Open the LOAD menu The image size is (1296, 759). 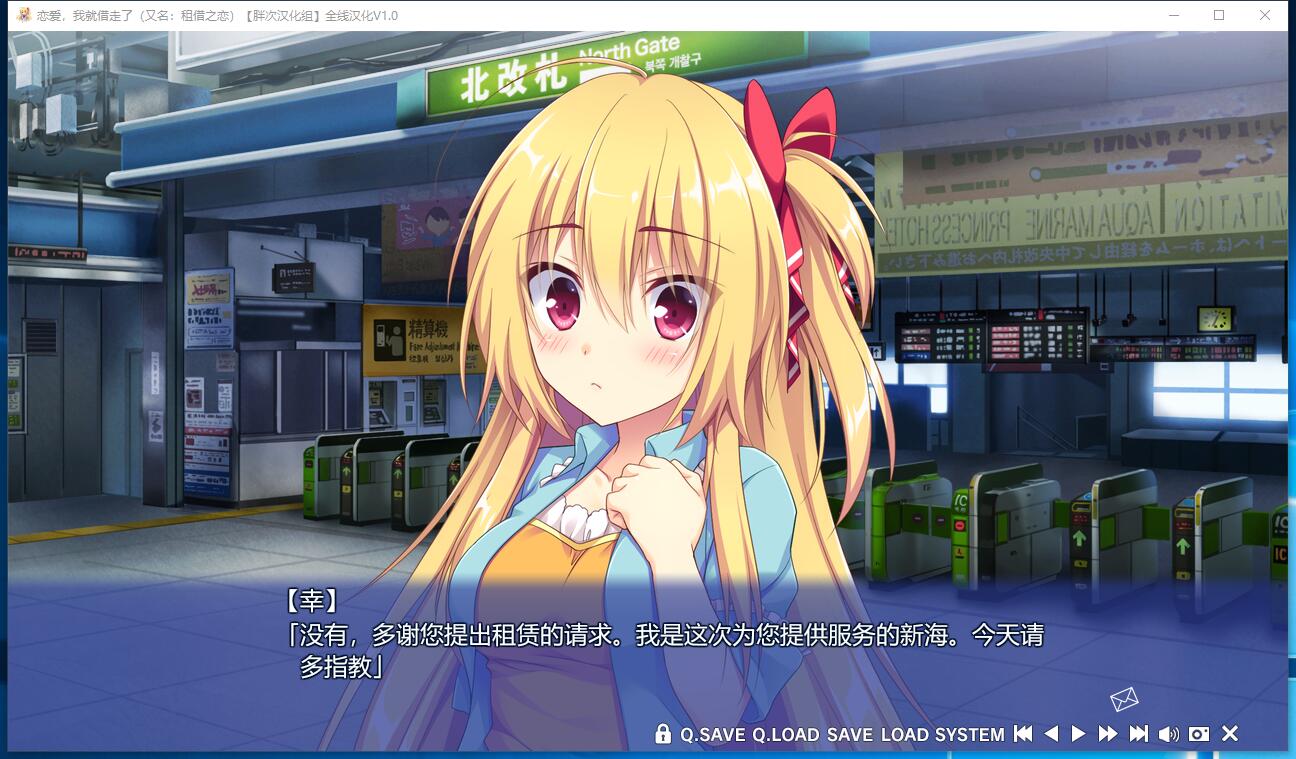tap(904, 735)
